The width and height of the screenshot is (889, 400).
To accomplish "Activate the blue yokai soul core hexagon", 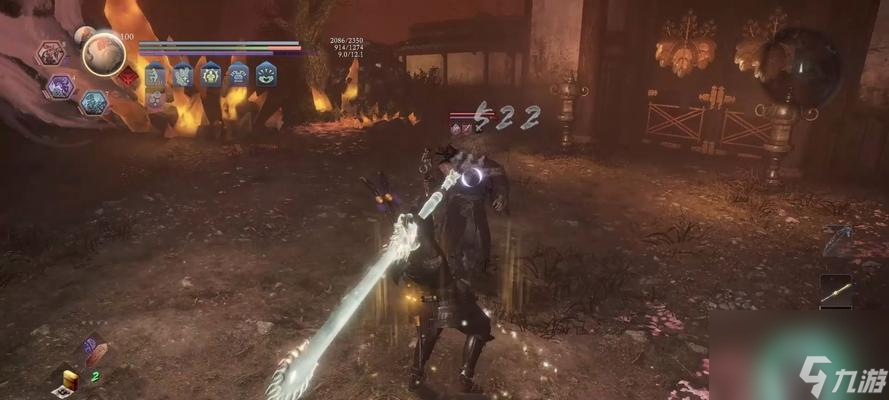I will 94,101.
